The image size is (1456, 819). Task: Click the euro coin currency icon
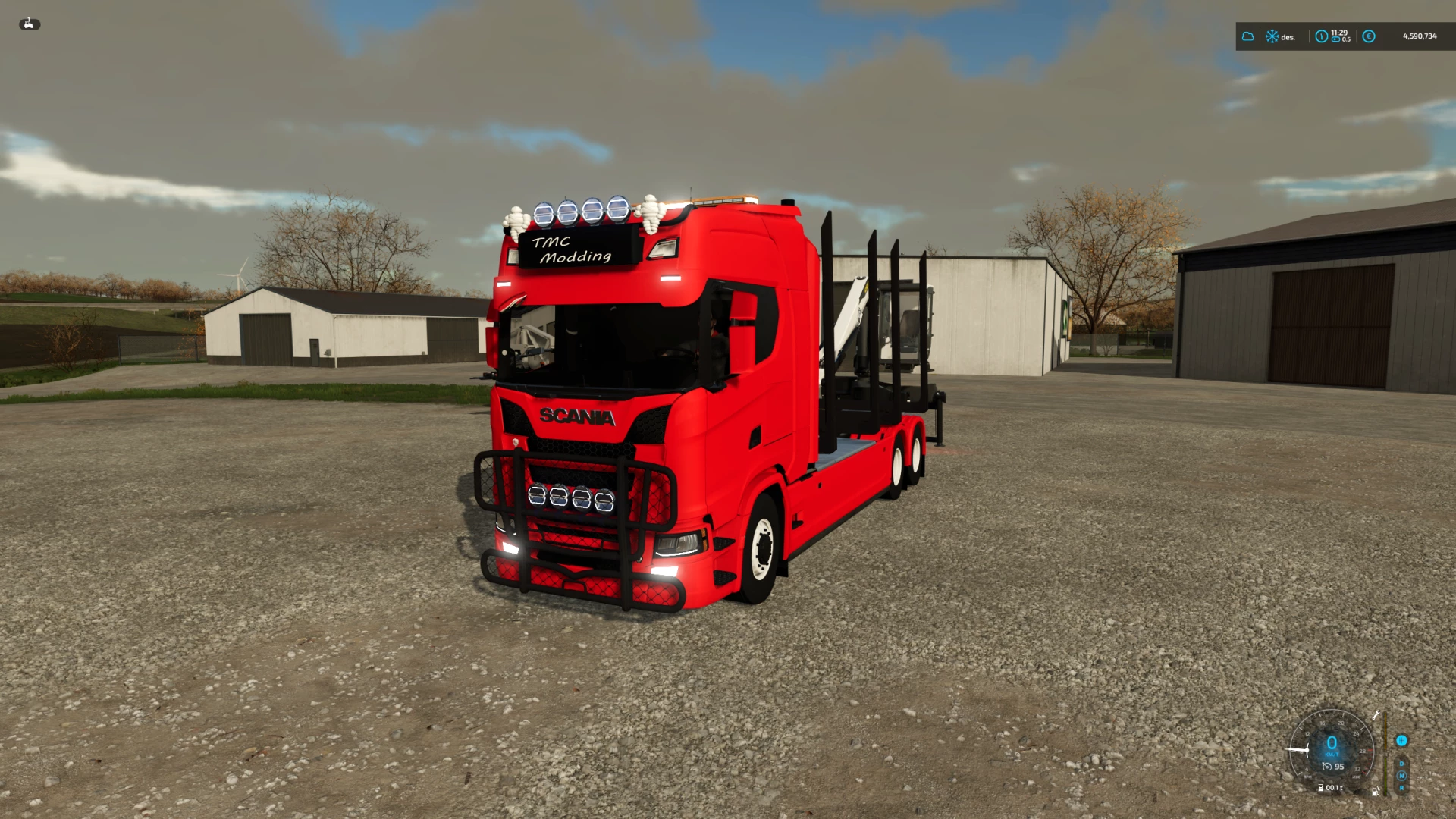pos(1369,36)
